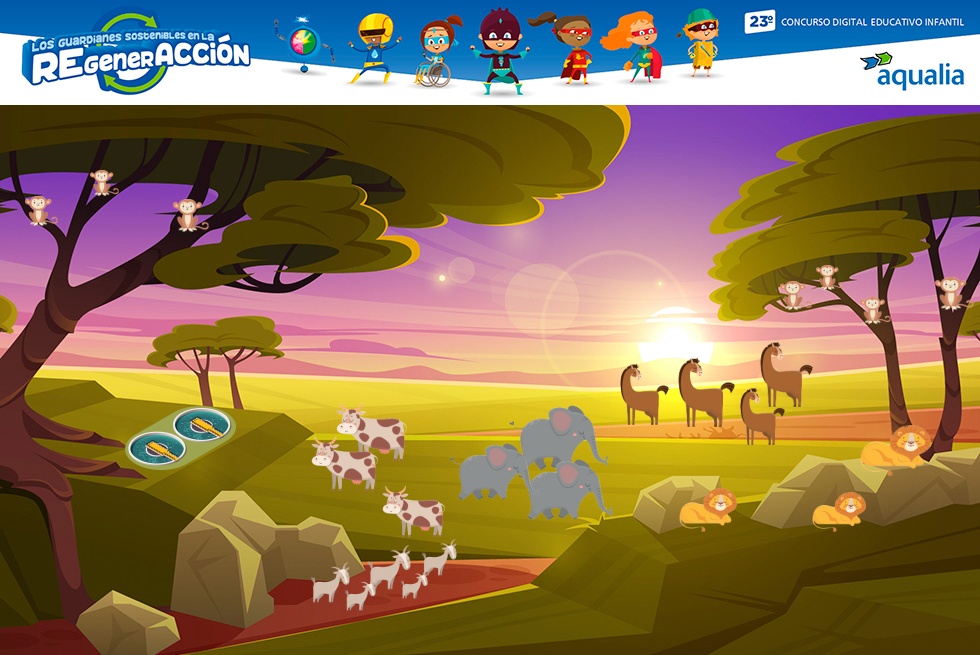Click the REgenerACCIÓN logo in the header

click(138, 56)
